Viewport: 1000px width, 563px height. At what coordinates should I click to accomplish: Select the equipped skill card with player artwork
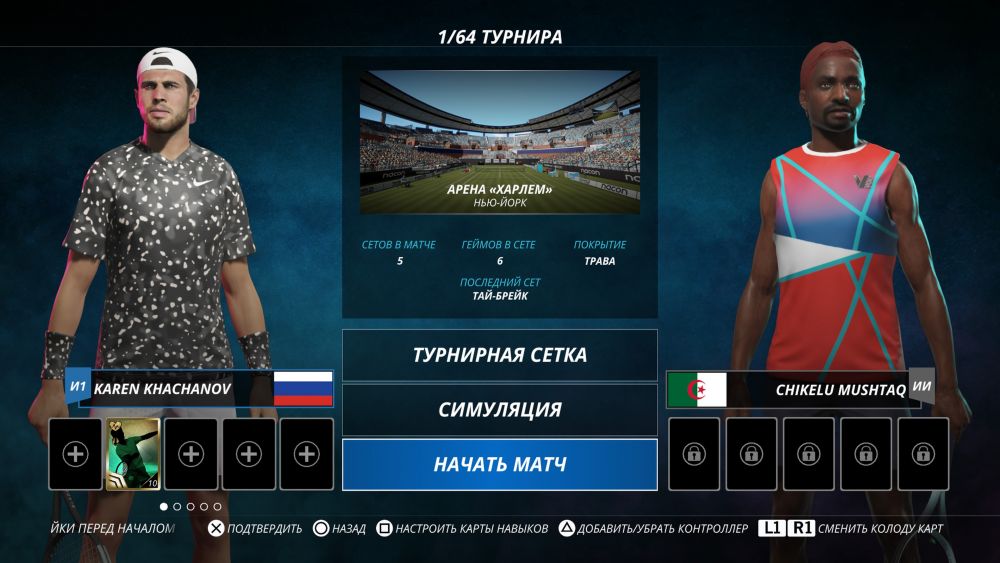click(x=133, y=454)
